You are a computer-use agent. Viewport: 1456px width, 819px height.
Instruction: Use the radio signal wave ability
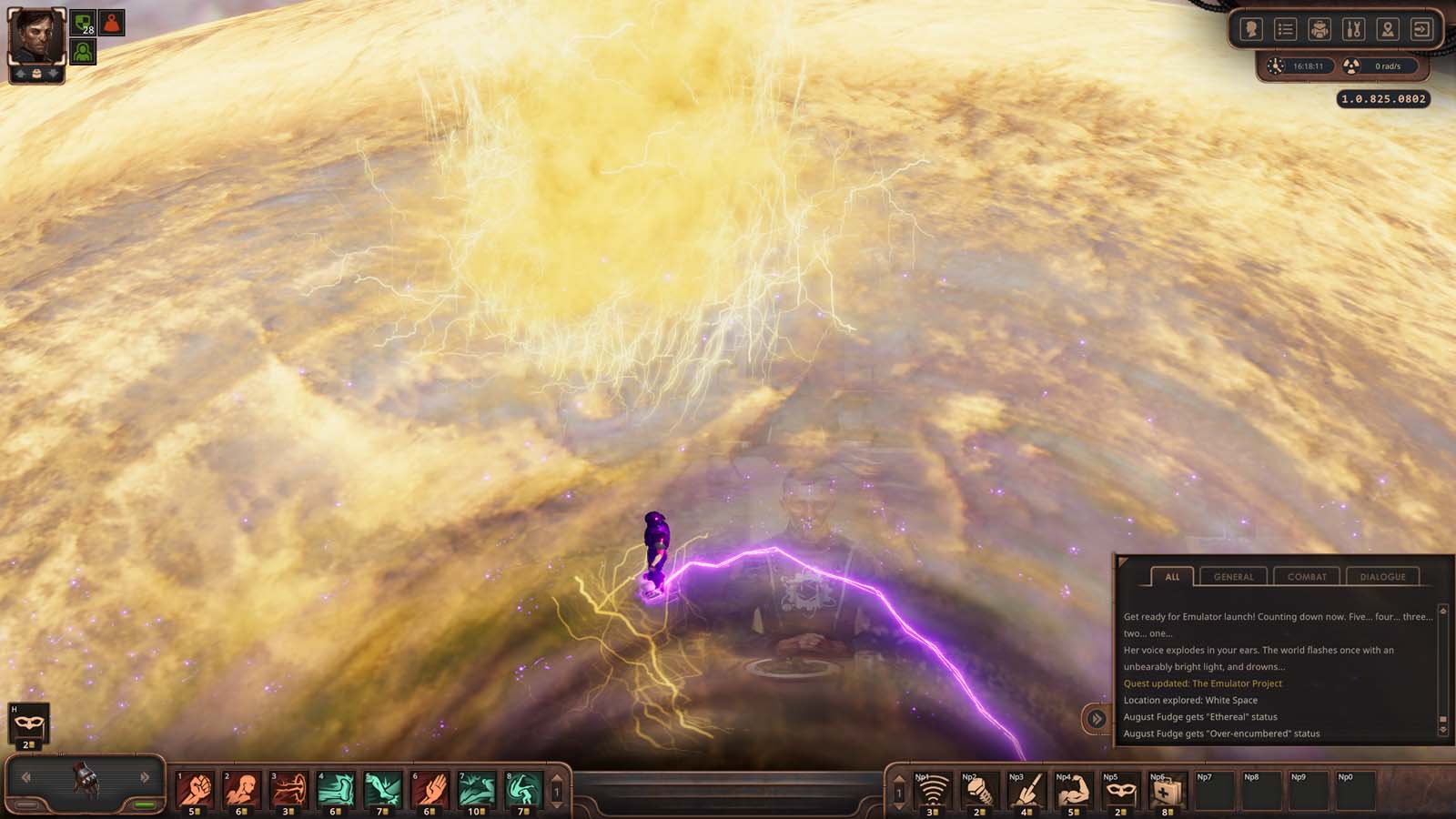coord(931,790)
